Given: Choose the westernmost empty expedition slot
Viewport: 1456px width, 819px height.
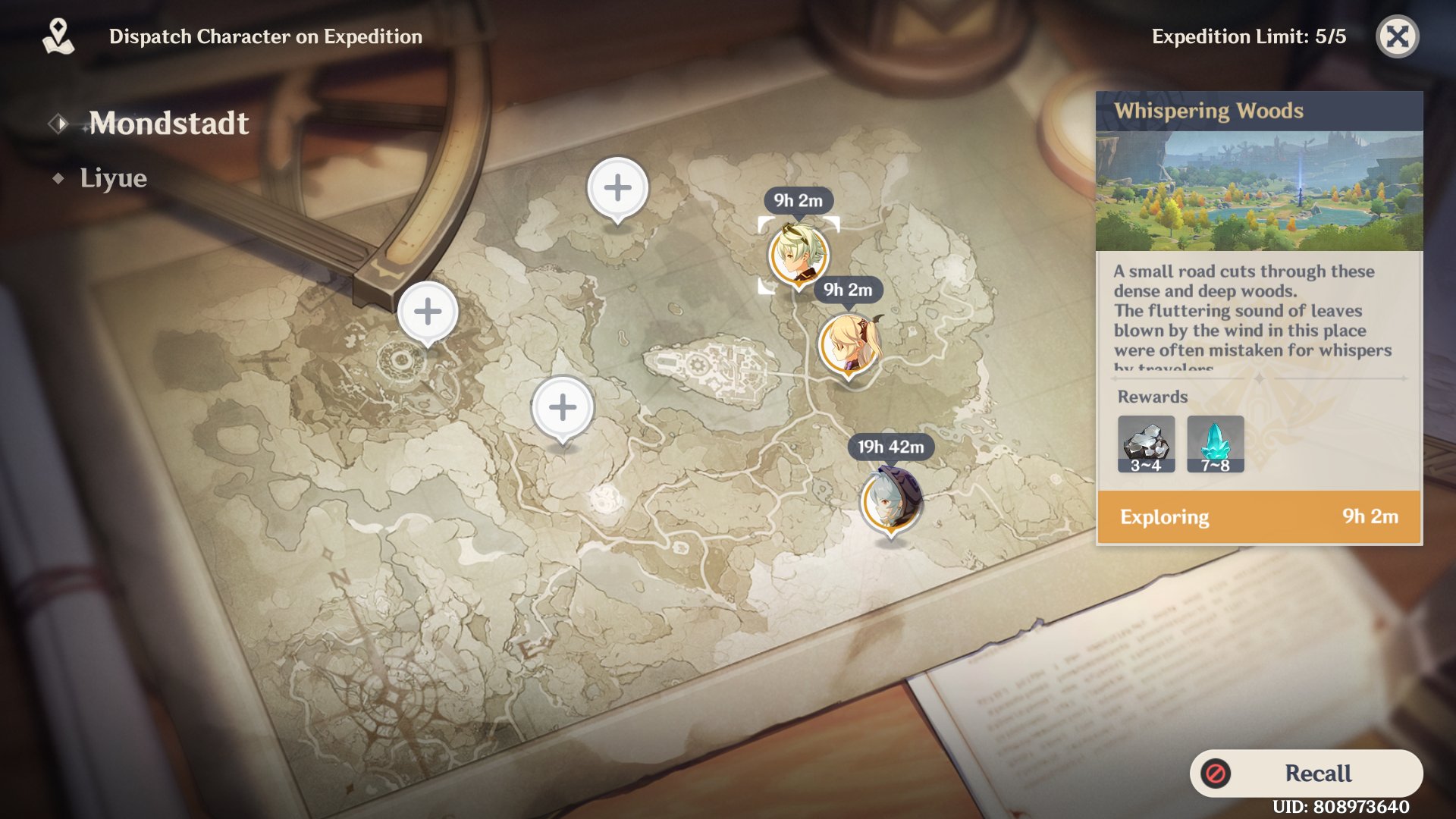Looking at the screenshot, I should 428,312.
